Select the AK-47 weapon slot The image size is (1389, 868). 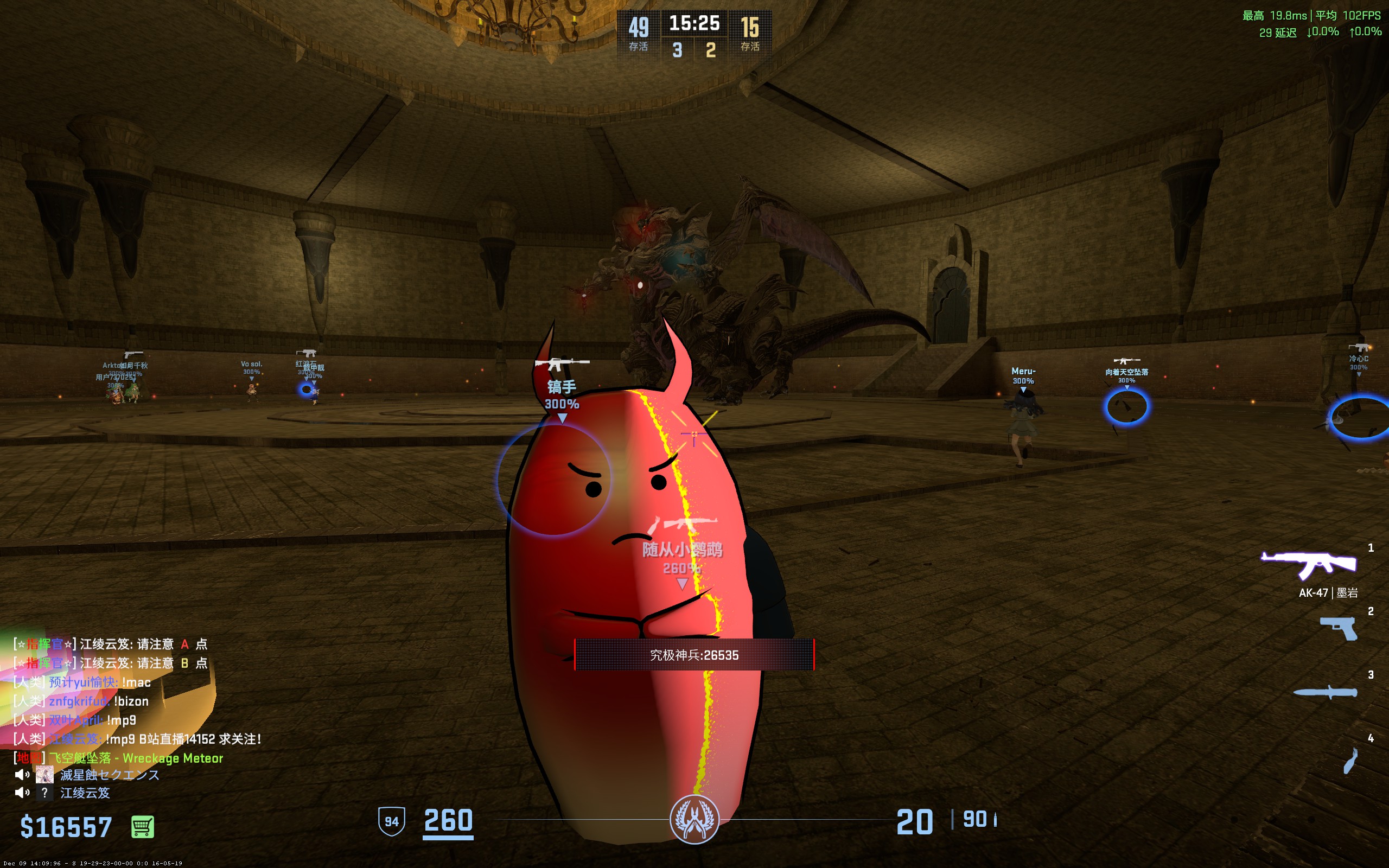[1309, 564]
